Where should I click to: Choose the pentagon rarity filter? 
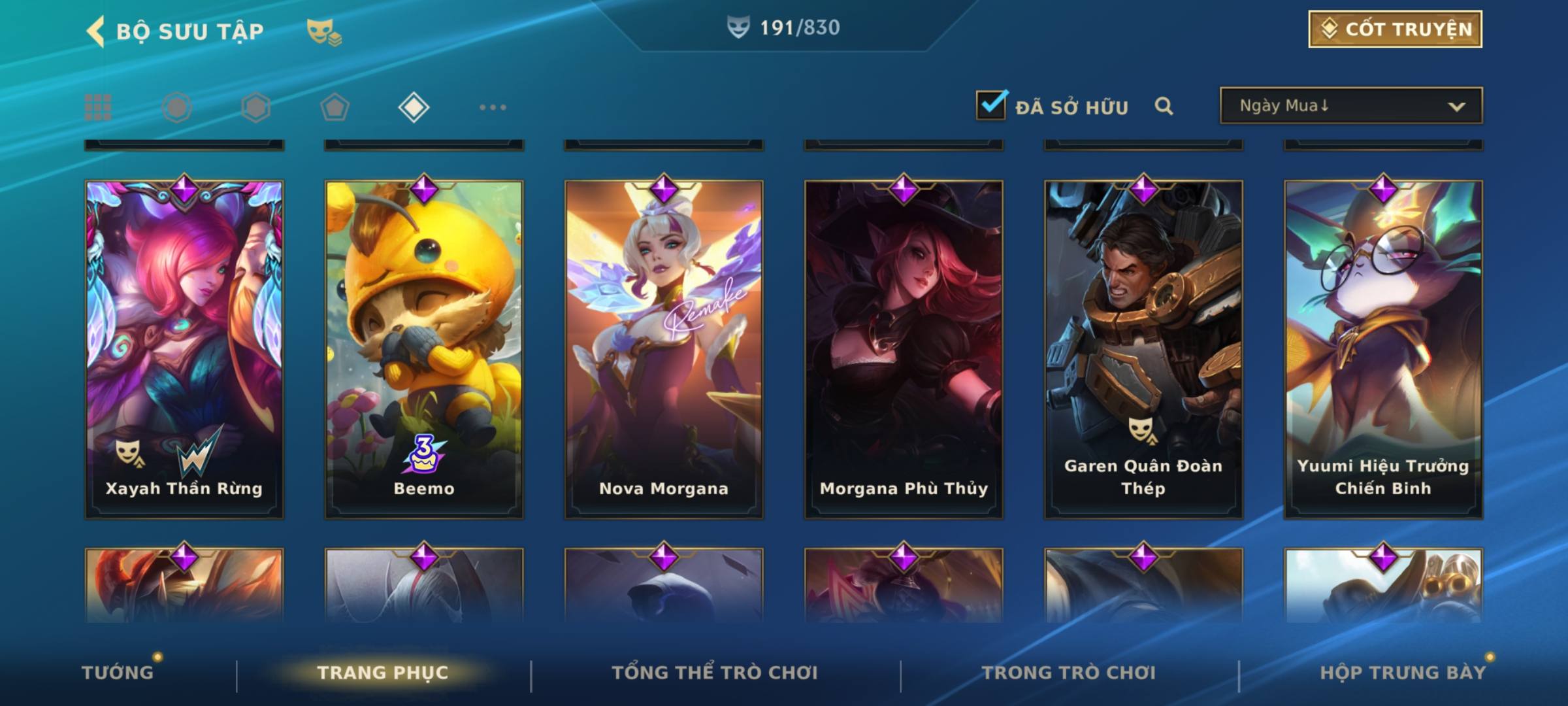[x=335, y=107]
